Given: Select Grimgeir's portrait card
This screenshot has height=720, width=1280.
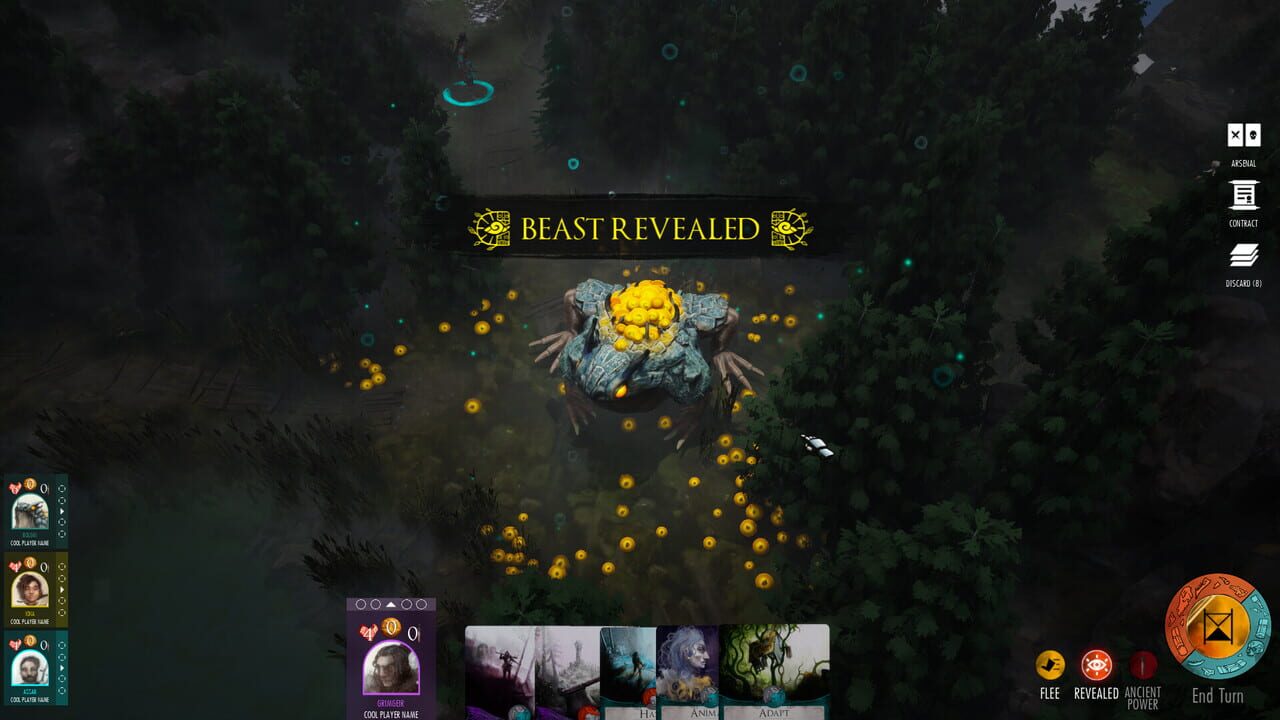Looking at the screenshot, I should (x=390, y=668).
